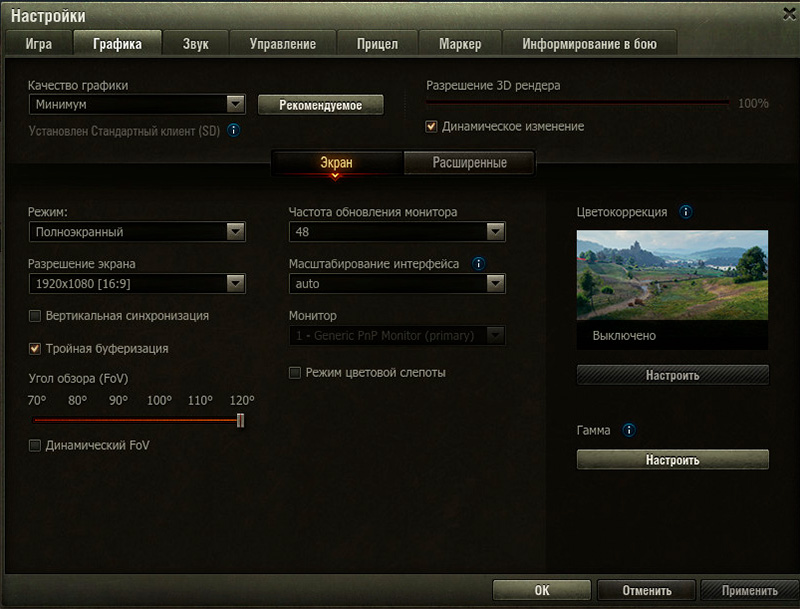Choose a screen resolution from the dropdown
Viewport: 800px width, 609px height.
[137, 284]
